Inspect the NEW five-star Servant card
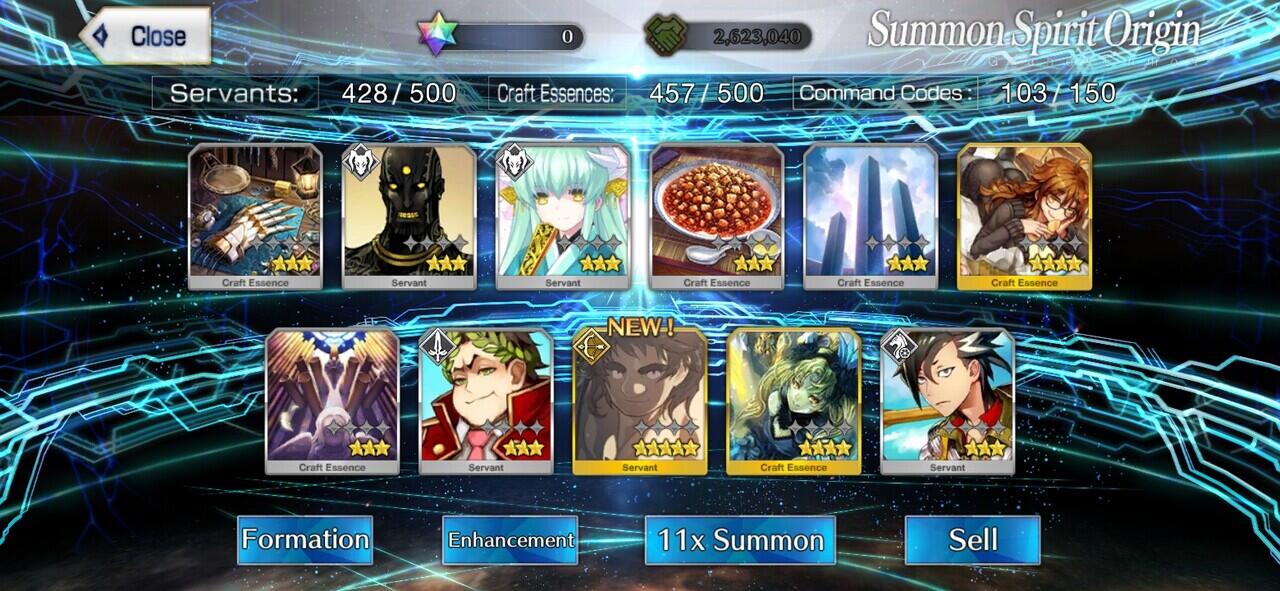1280x591 pixels. pyautogui.click(x=640, y=400)
